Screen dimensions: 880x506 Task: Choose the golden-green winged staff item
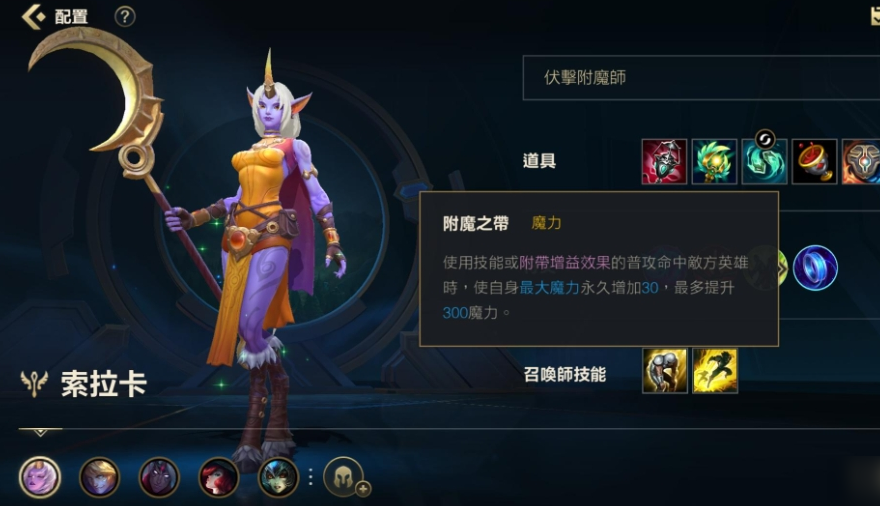(714, 161)
